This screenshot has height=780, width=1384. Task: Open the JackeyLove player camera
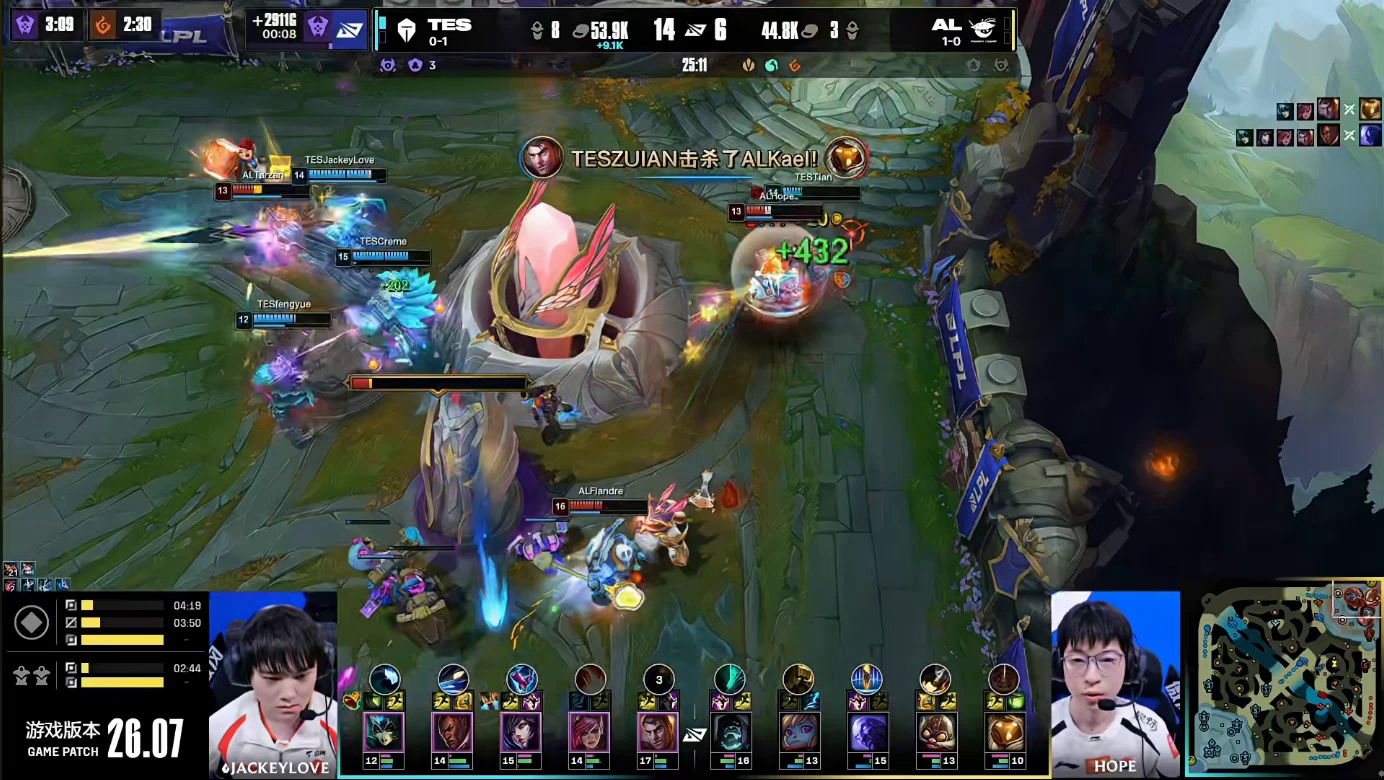[x=272, y=680]
